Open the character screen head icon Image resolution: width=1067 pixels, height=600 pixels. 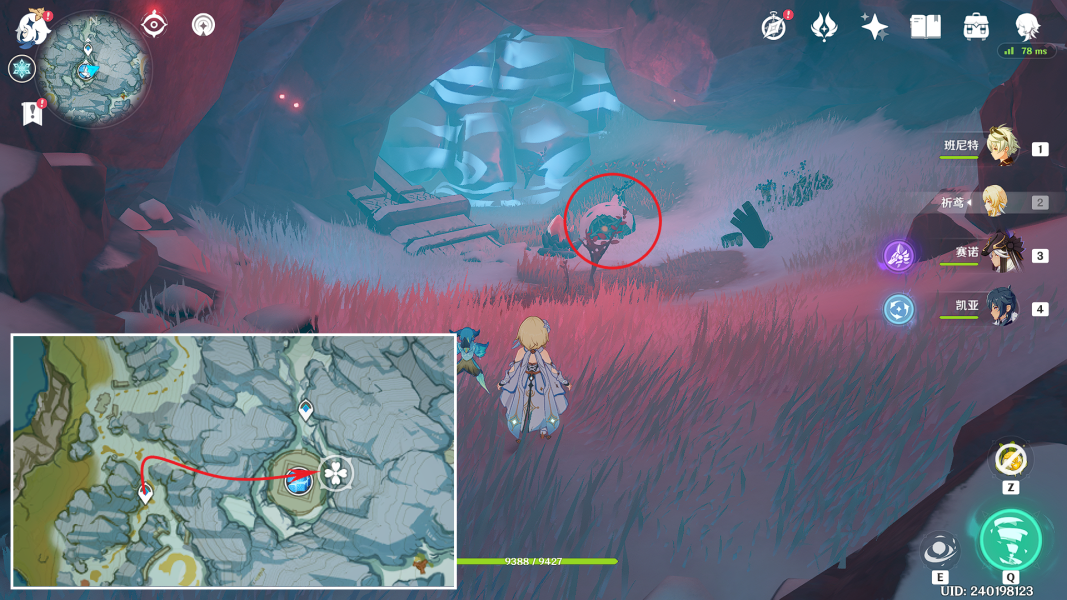pyautogui.click(x=1027, y=27)
